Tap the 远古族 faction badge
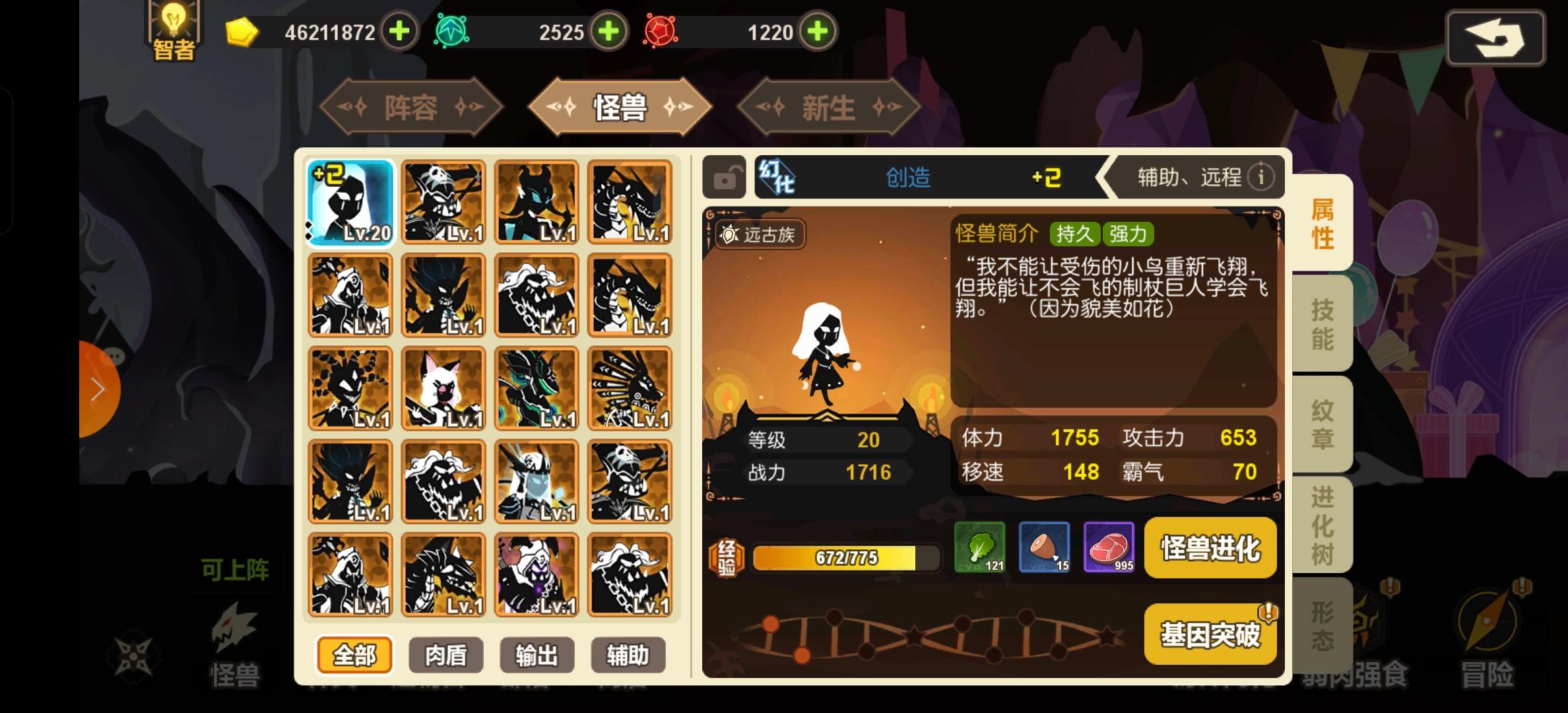This screenshot has width=1568, height=713. click(x=760, y=235)
